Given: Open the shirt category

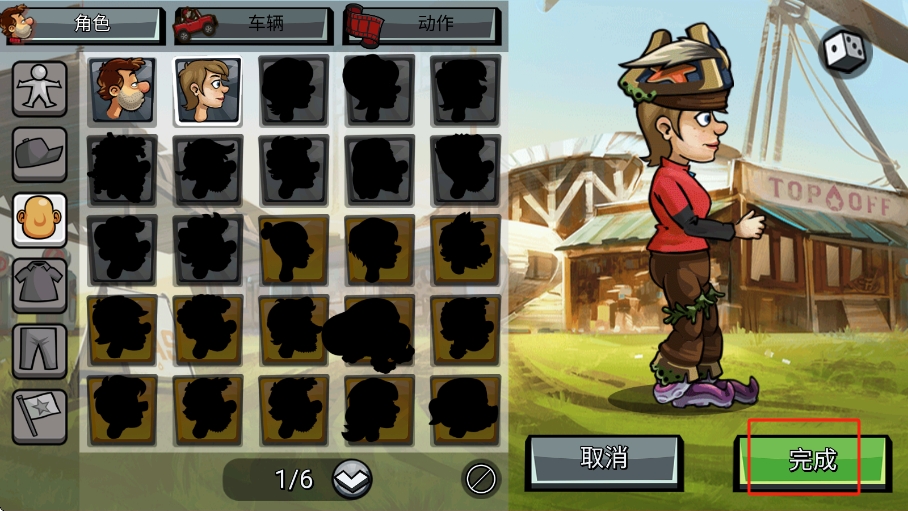Looking at the screenshot, I should (x=40, y=284).
